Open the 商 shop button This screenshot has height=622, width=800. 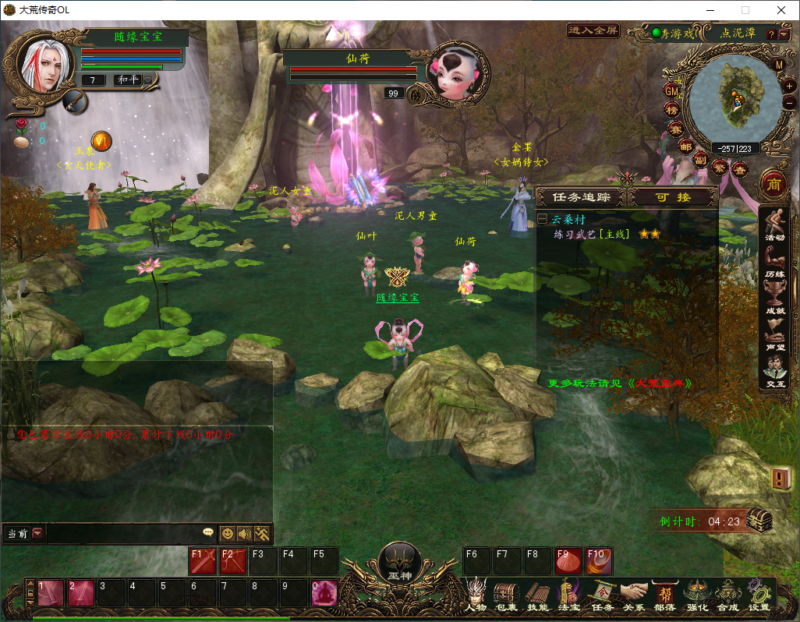(x=772, y=183)
